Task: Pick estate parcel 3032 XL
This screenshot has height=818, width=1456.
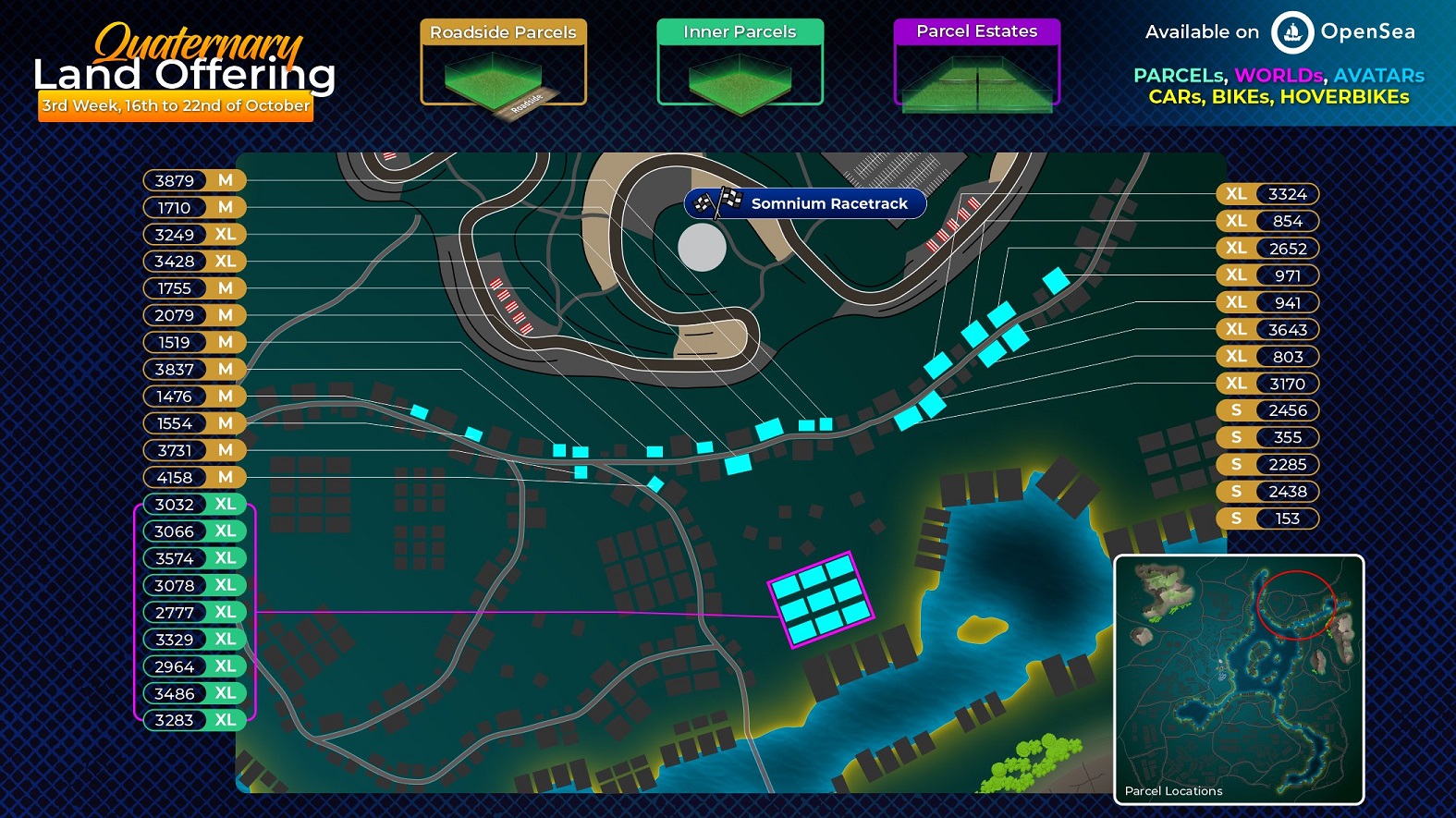Action: (194, 505)
